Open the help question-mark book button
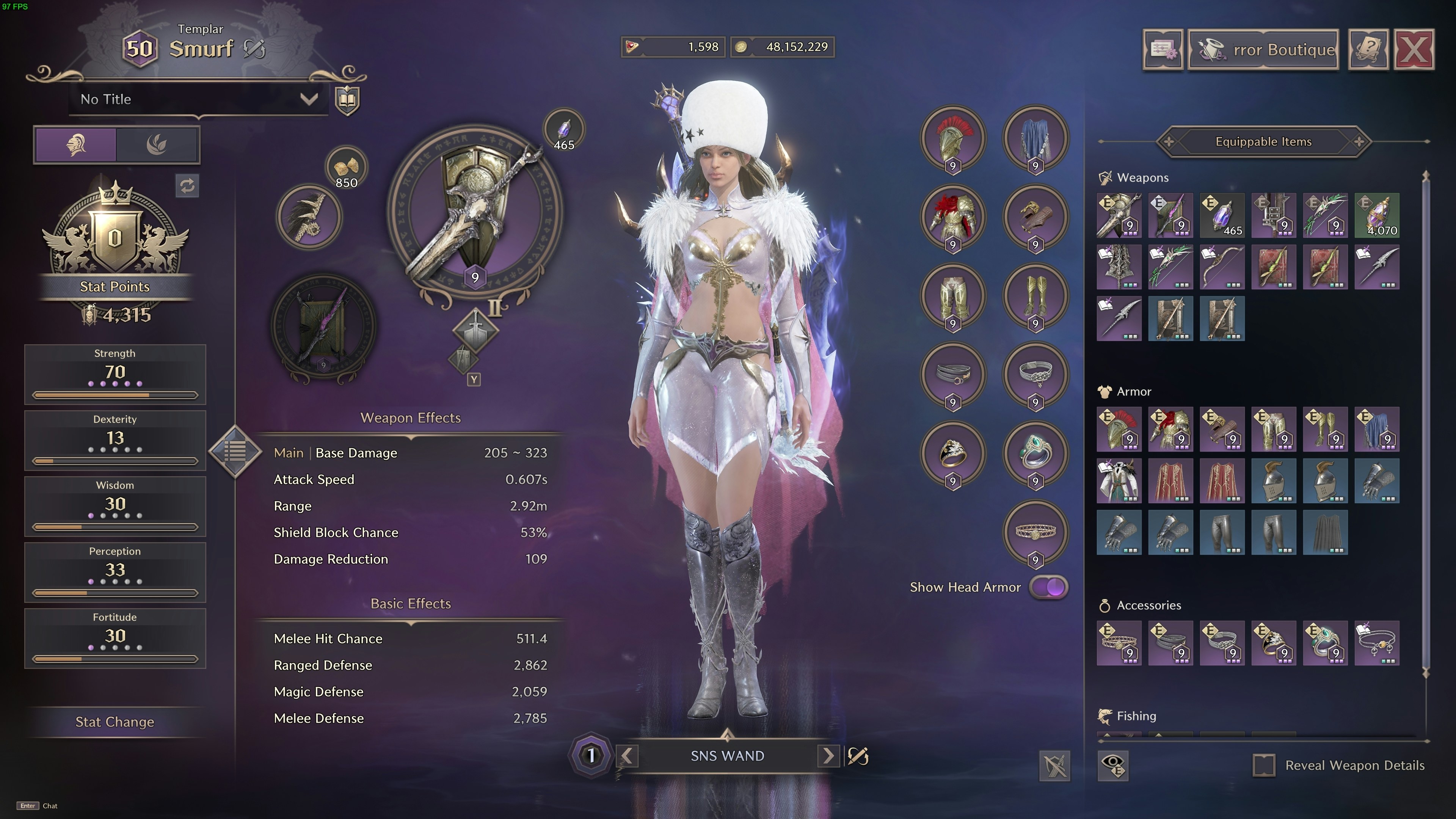Viewport: 1456px width, 819px height. pyautogui.click(x=1368, y=50)
